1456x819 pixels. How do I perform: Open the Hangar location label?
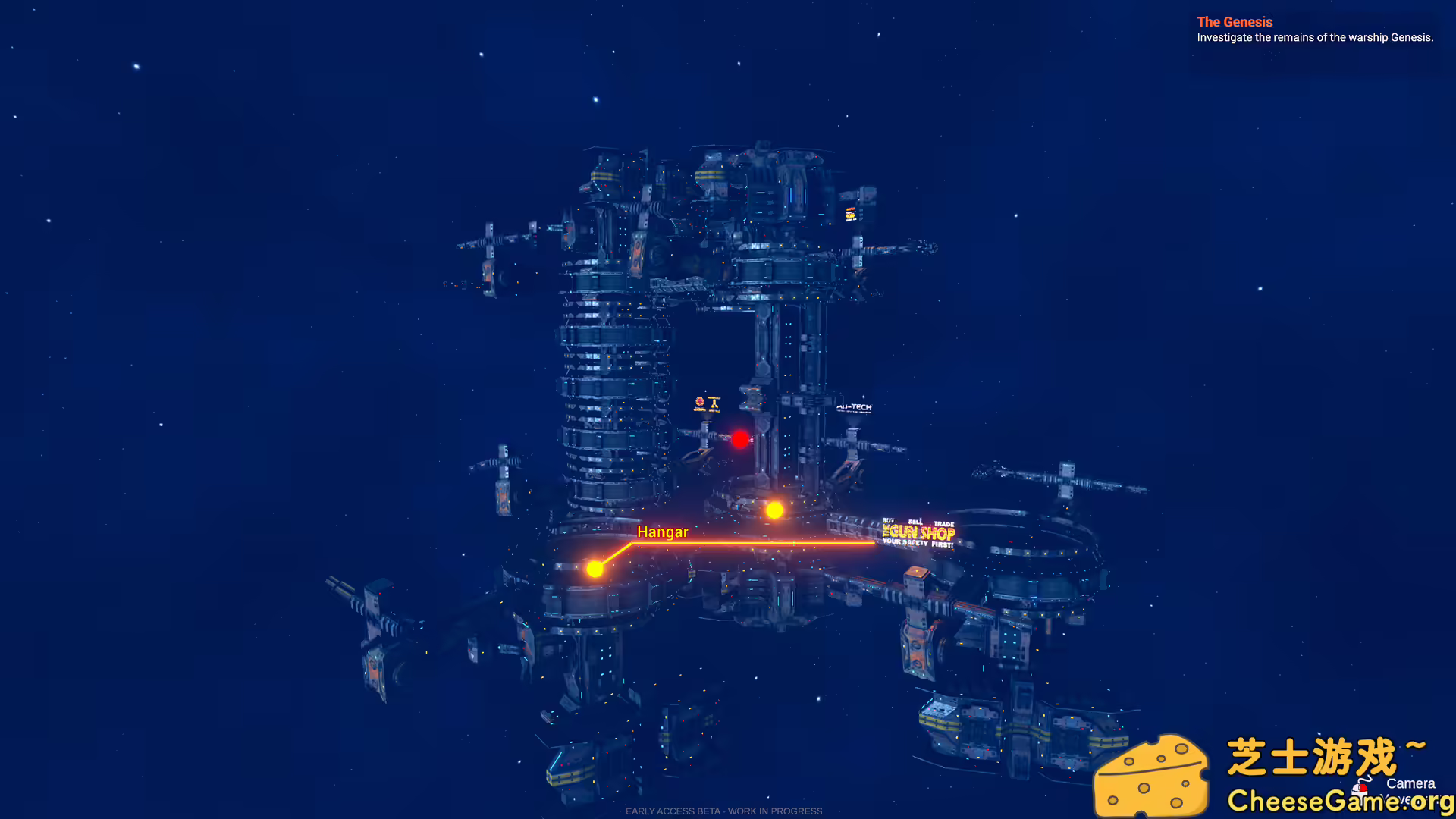[x=664, y=532]
